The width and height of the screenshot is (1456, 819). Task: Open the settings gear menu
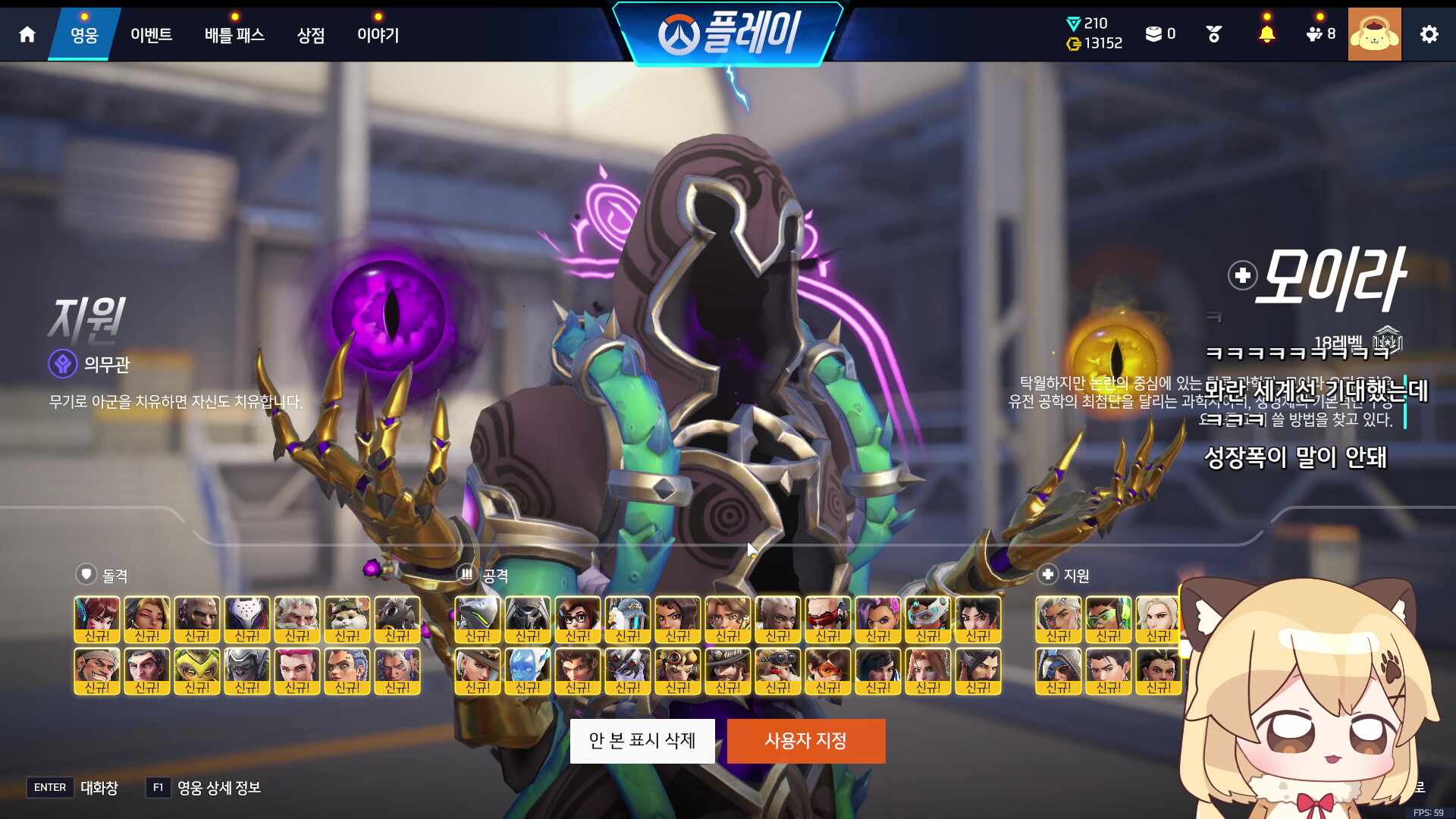(x=1429, y=34)
